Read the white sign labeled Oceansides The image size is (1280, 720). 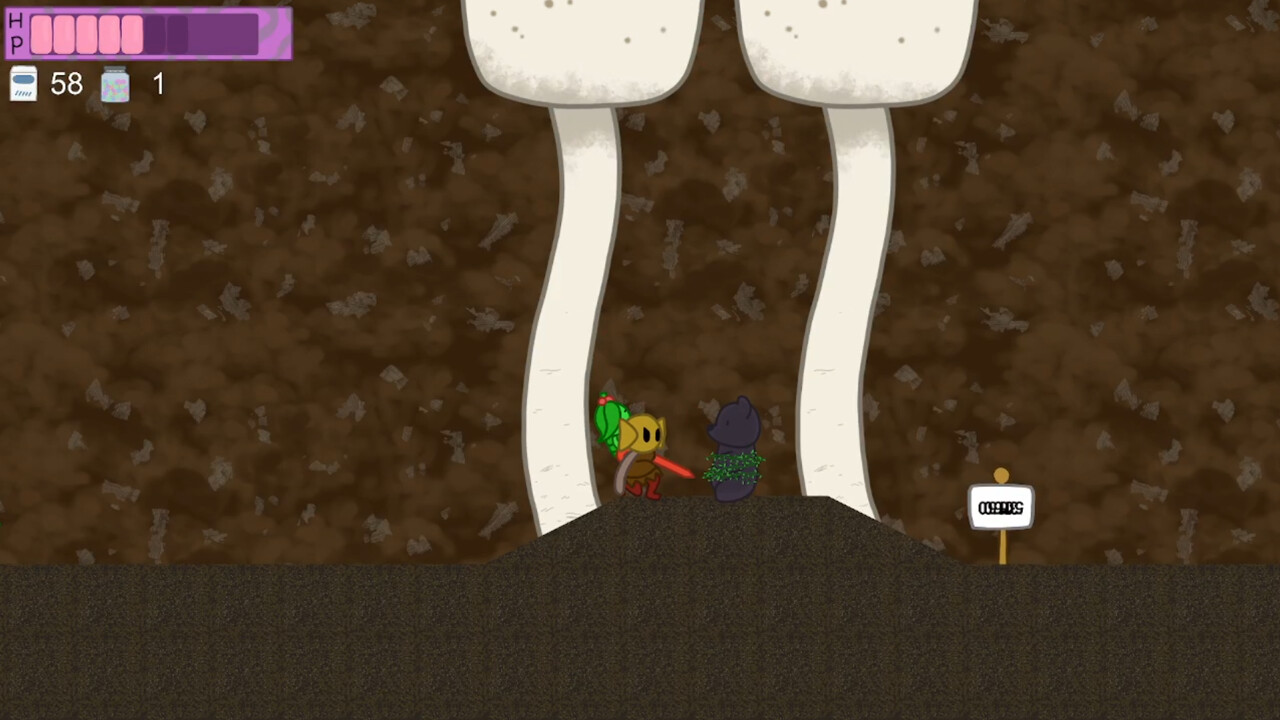(1001, 507)
